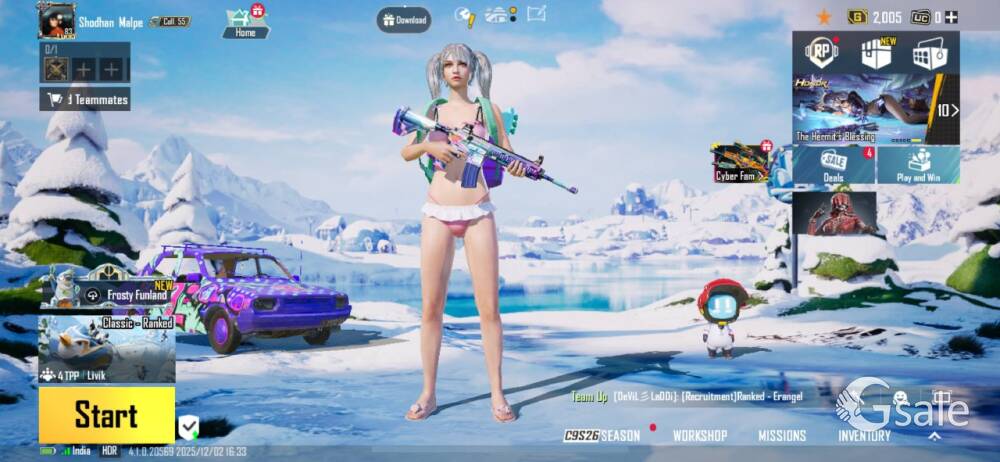This screenshot has height=462, width=1000.
Task: Add UC with the plus button
Action: [951, 17]
